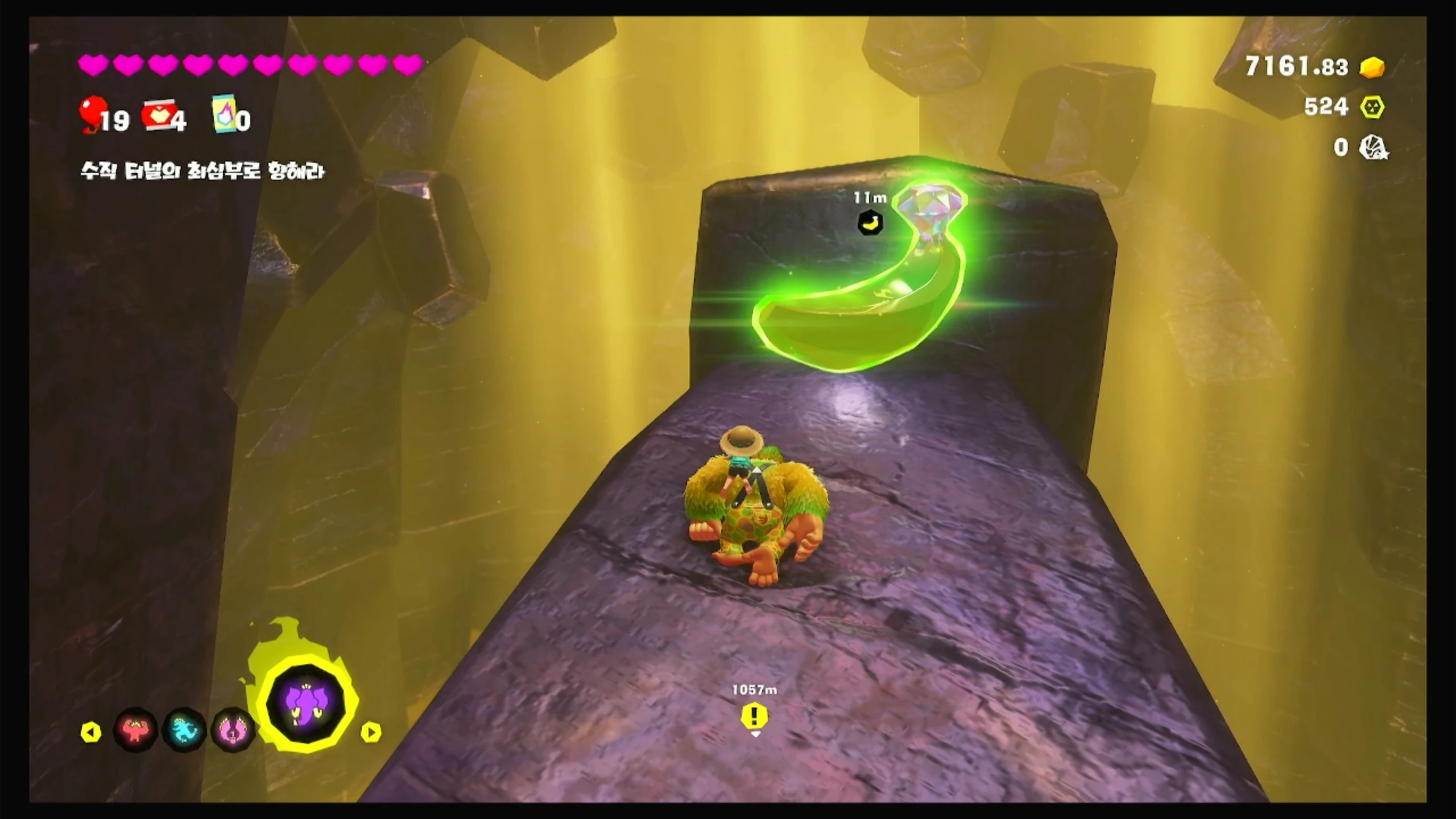Select the yellow flame juice pack icon
Screen dimensions: 1456x819
pyautogui.click(x=224, y=113)
